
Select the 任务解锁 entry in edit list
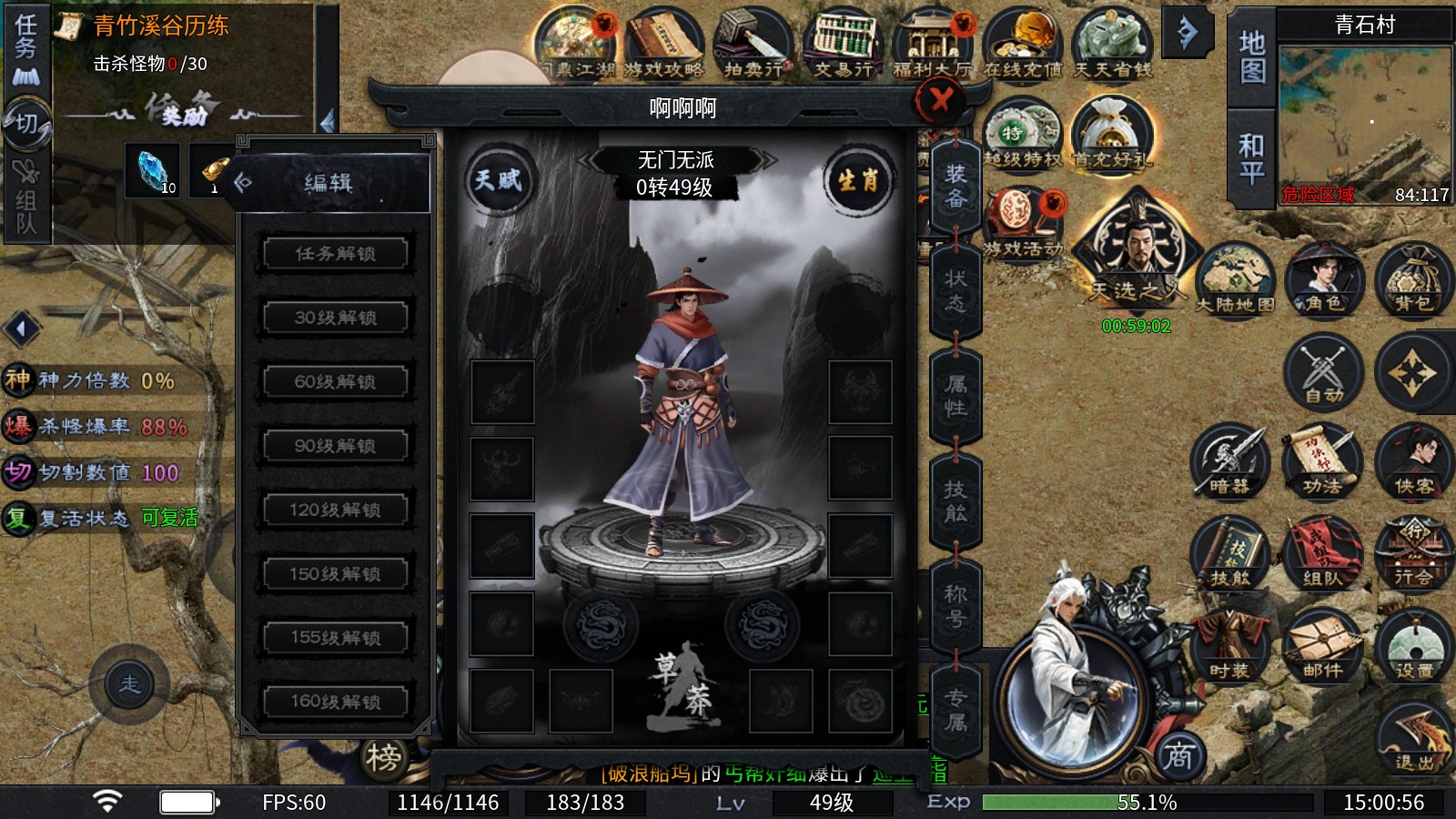click(335, 253)
